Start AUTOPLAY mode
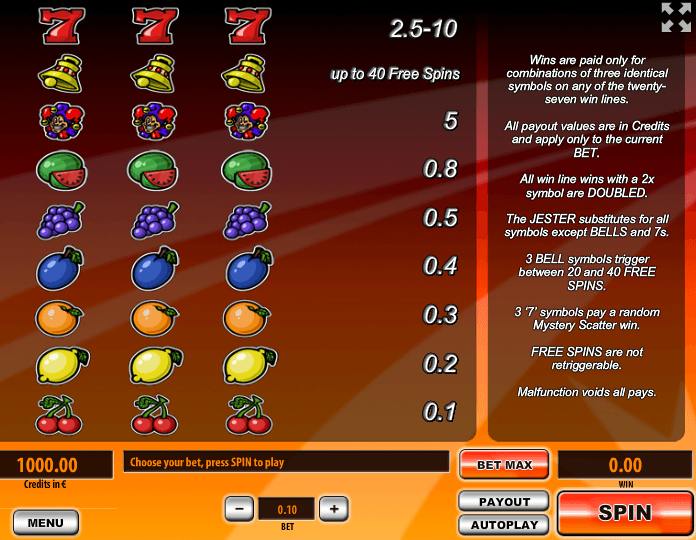The image size is (696, 540). (x=504, y=524)
